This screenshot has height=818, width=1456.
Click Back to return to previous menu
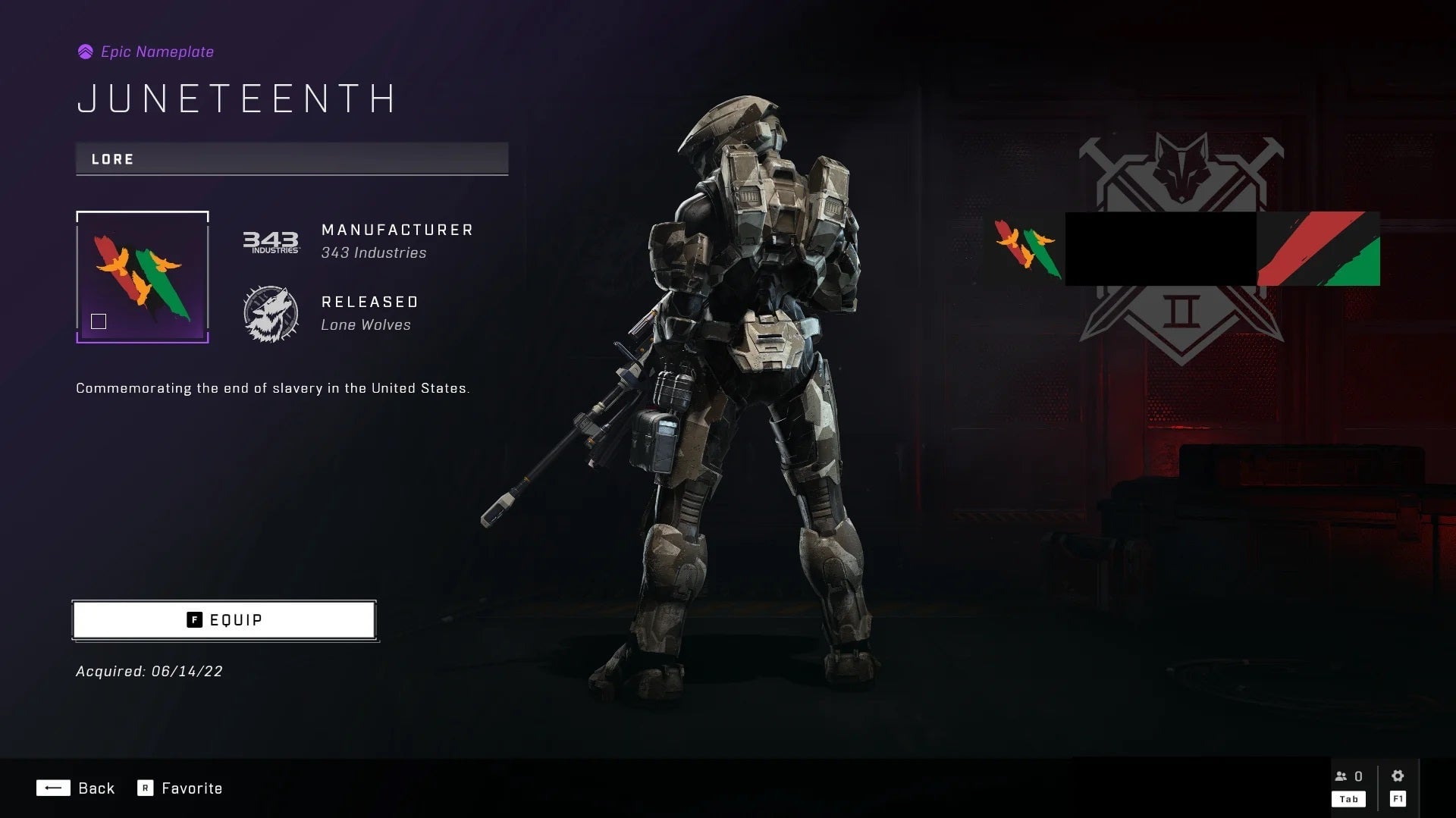(96, 788)
